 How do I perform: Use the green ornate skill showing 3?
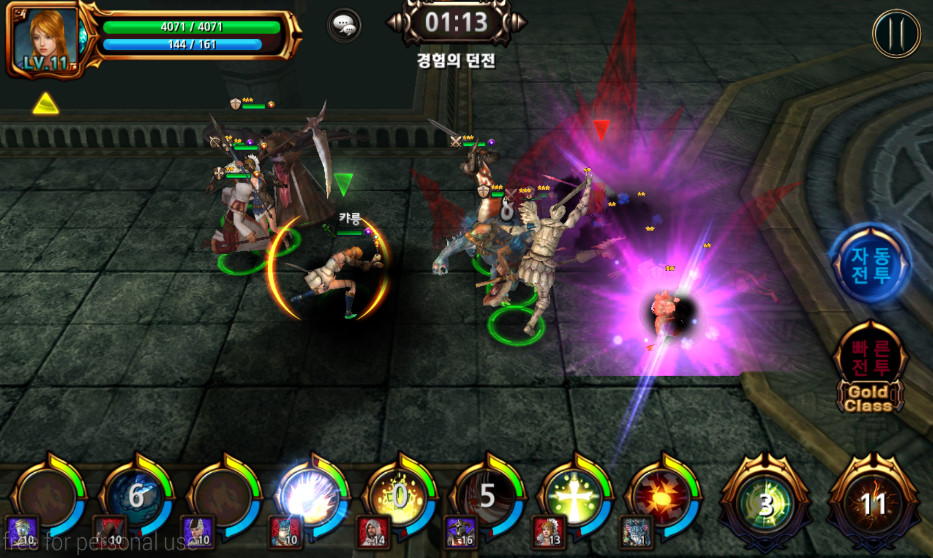[x=765, y=502]
